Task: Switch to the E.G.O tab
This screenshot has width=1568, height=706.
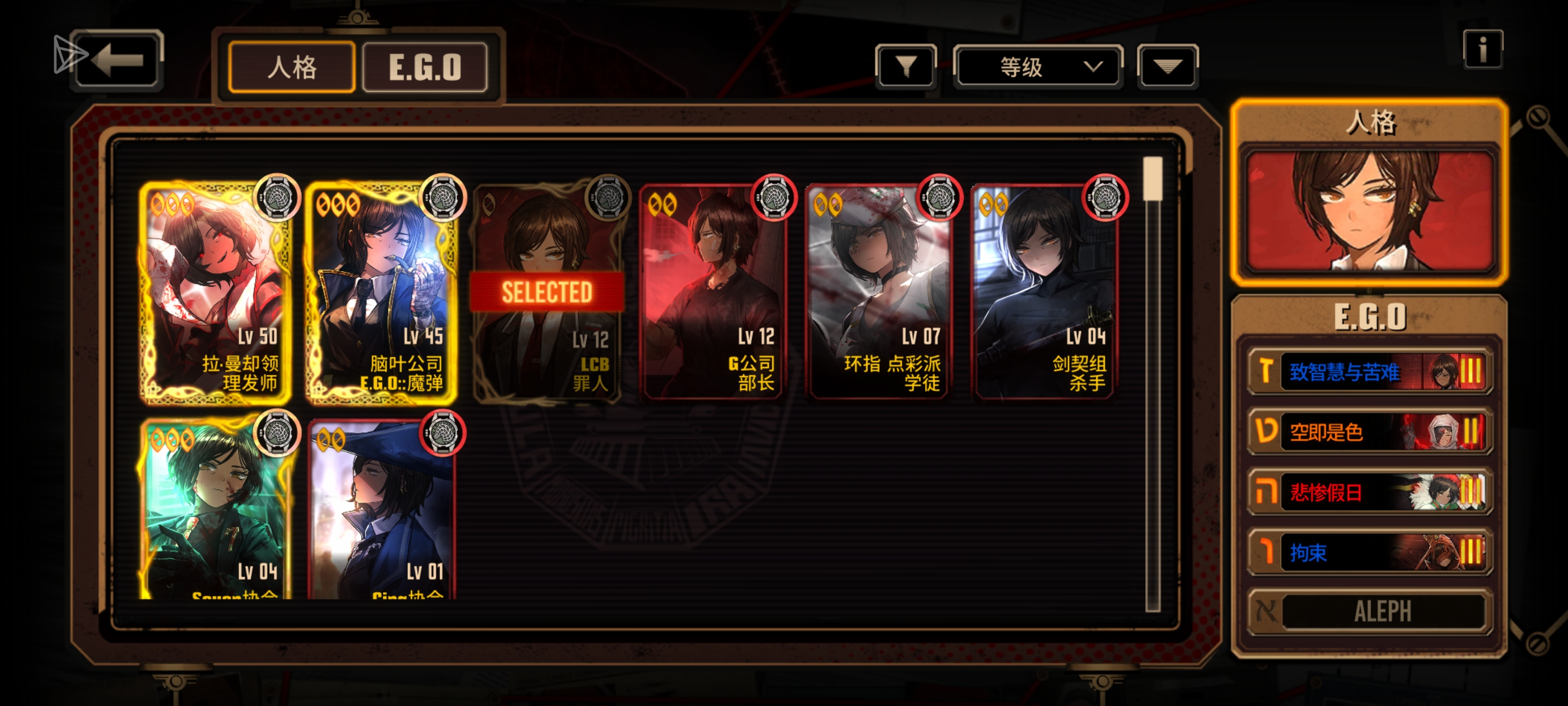Action: 425,67
